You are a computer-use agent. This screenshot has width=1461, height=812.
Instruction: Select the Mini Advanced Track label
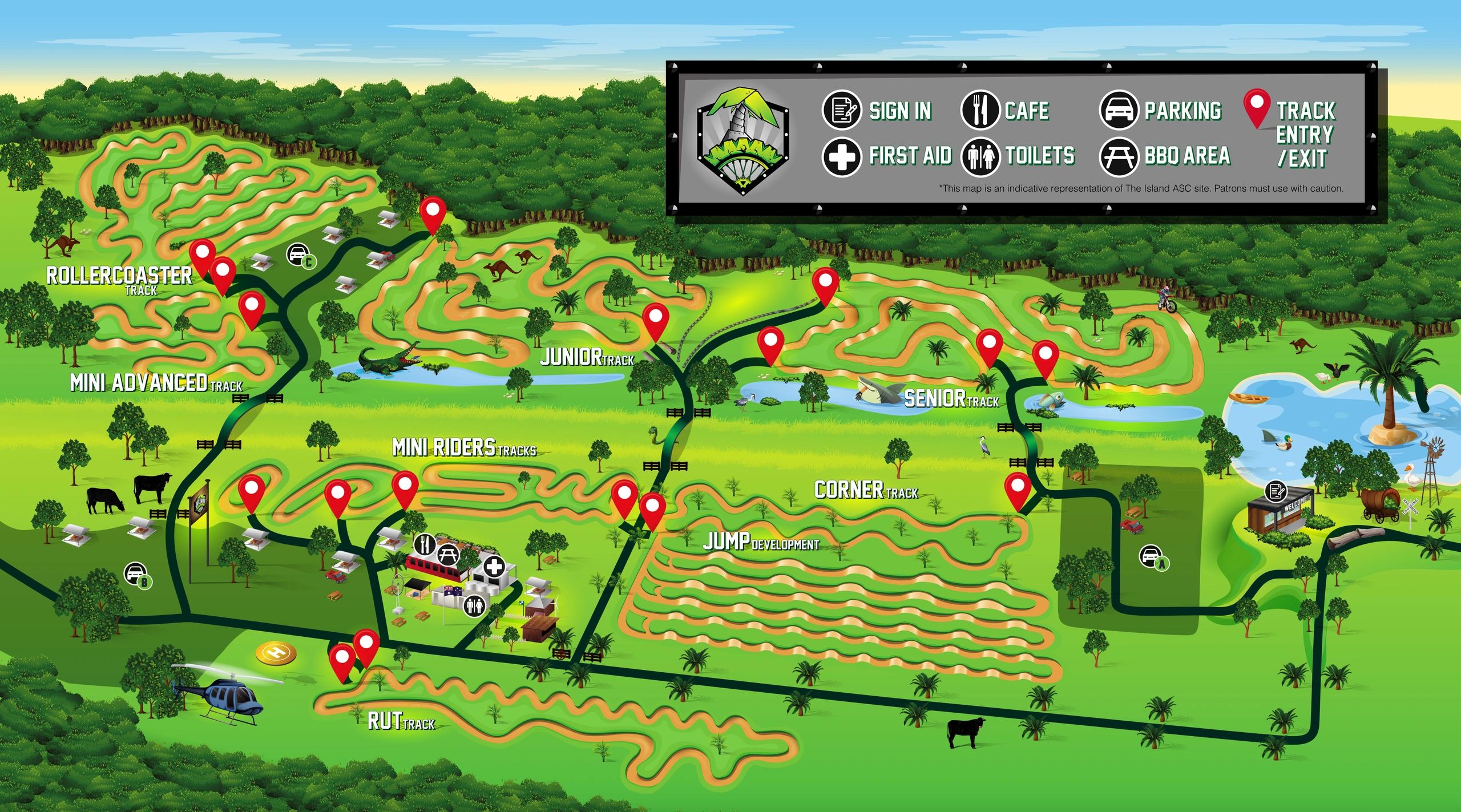(x=156, y=383)
